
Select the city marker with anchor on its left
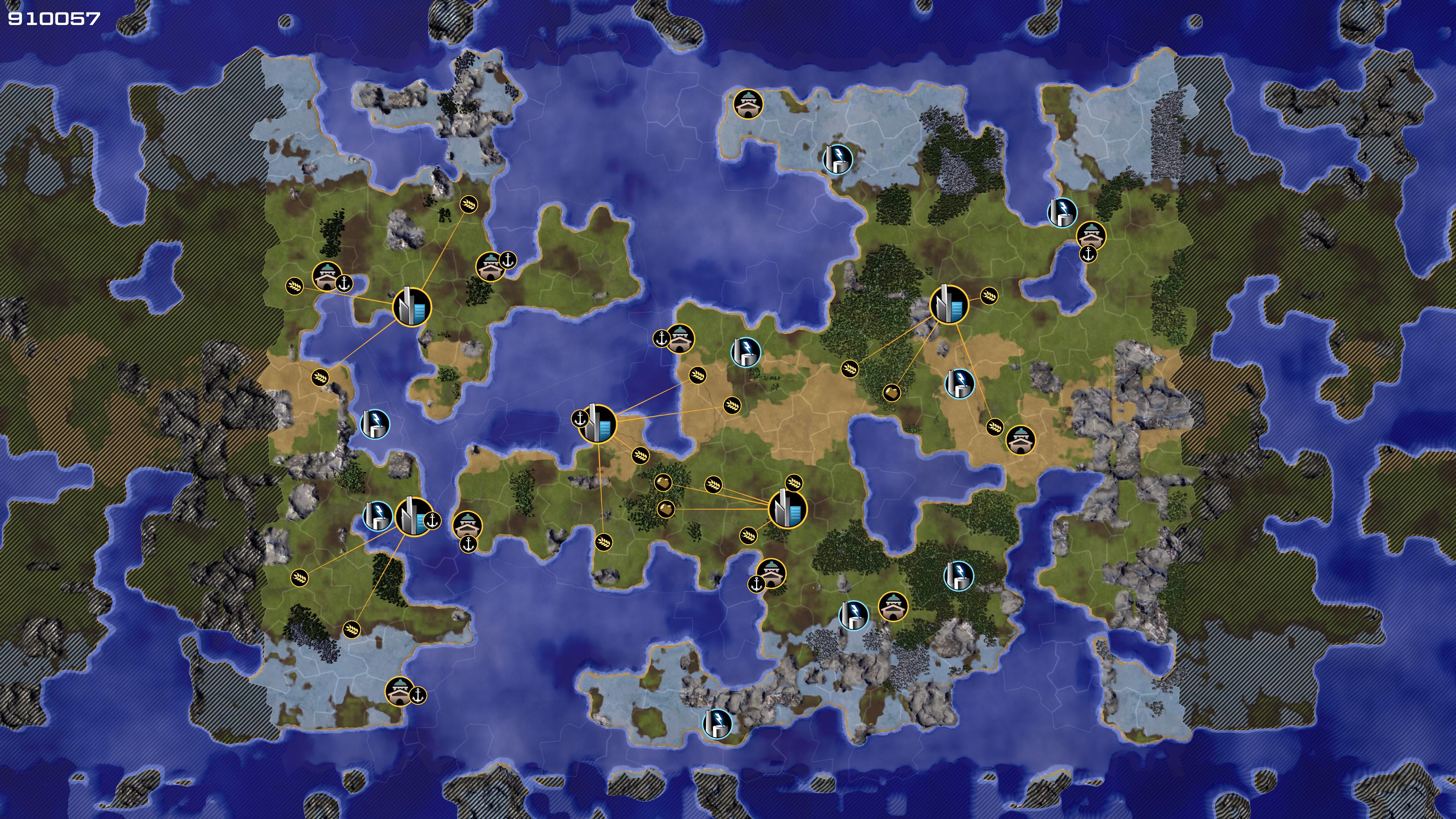(598, 424)
